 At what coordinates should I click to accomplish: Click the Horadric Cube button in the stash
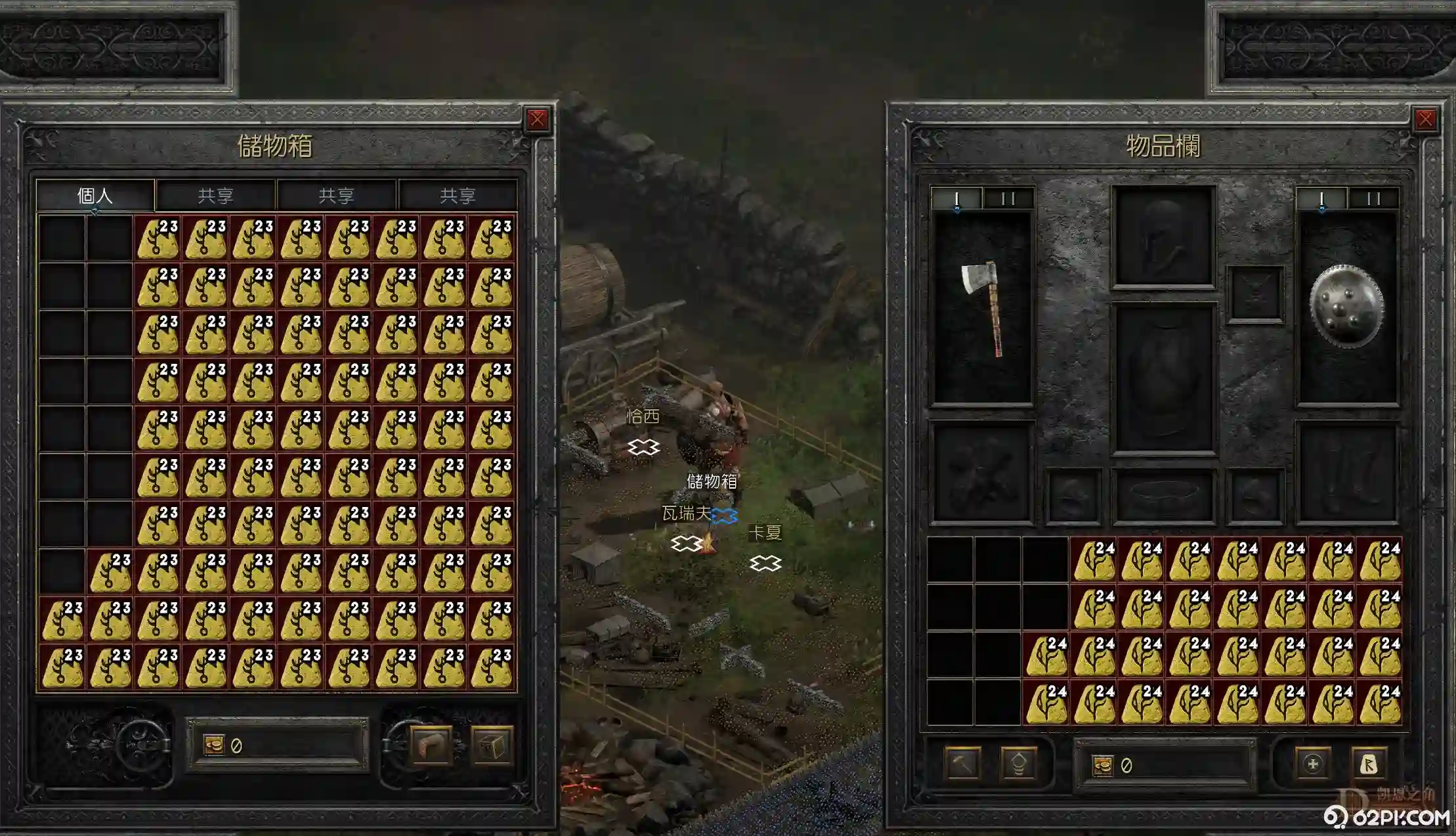[x=491, y=746]
